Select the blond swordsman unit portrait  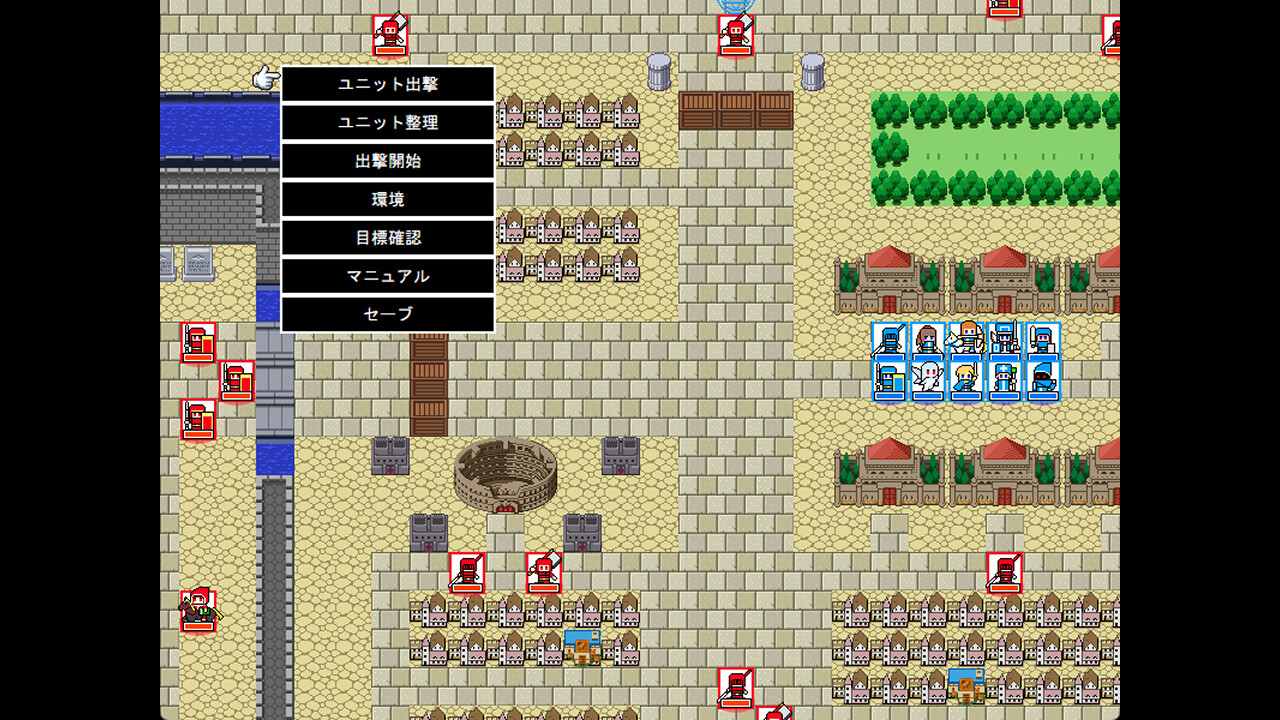(x=965, y=380)
